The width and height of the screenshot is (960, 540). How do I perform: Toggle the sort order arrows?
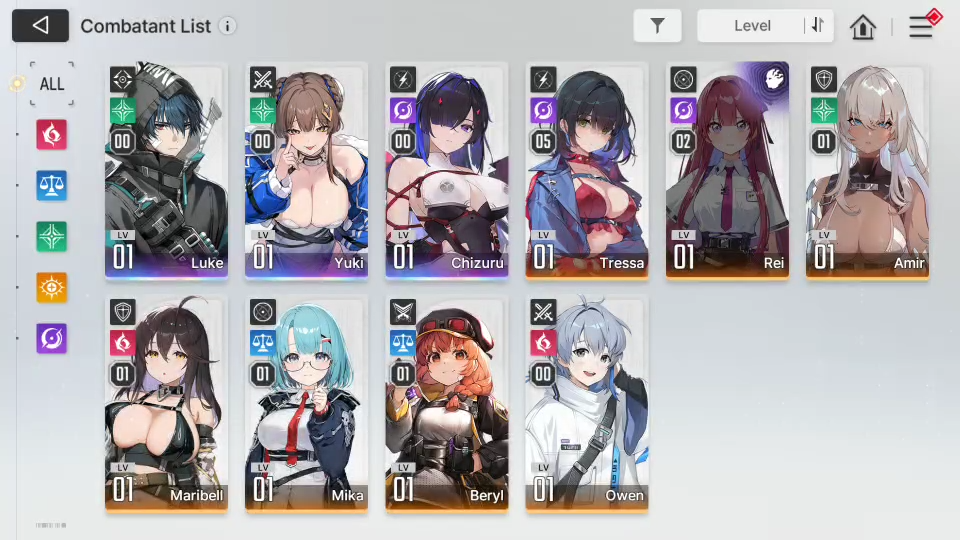tap(818, 26)
